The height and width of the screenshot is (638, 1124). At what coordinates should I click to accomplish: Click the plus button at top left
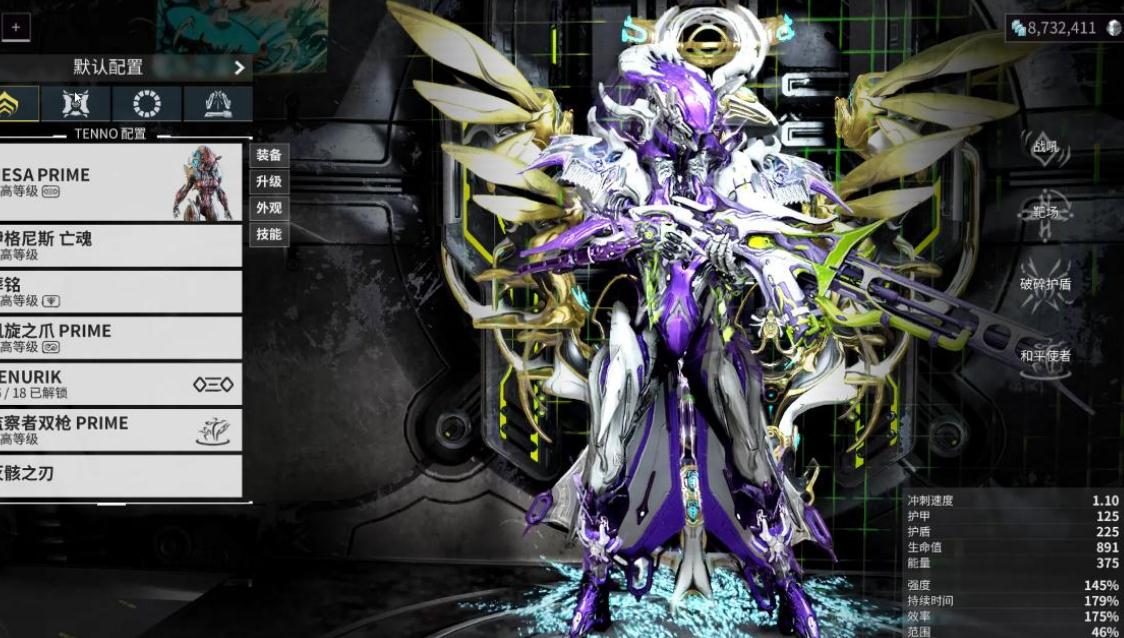tap(15, 27)
